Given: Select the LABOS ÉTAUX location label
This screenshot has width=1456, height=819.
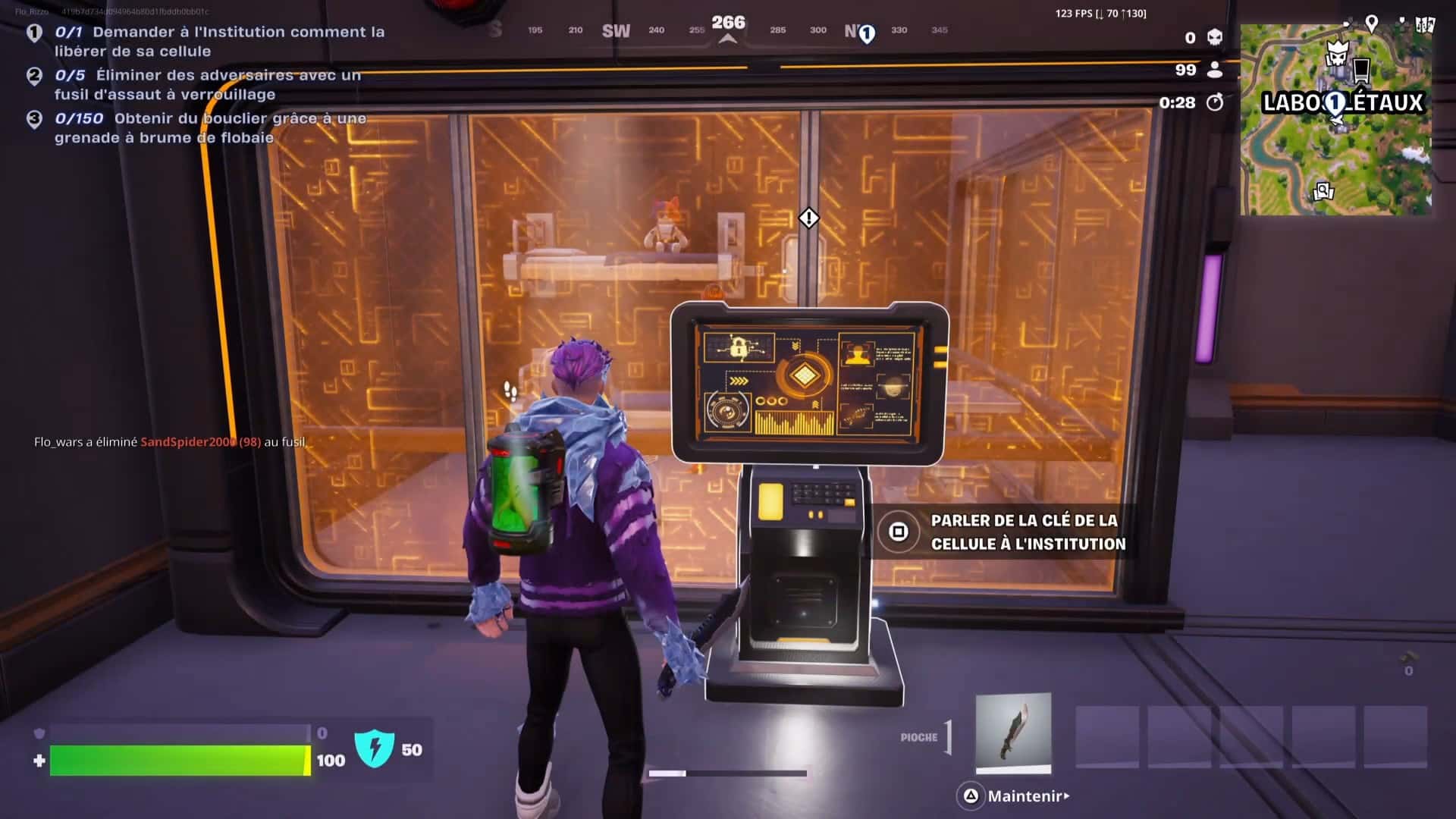Looking at the screenshot, I should pyautogui.click(x=1344, y=103).
